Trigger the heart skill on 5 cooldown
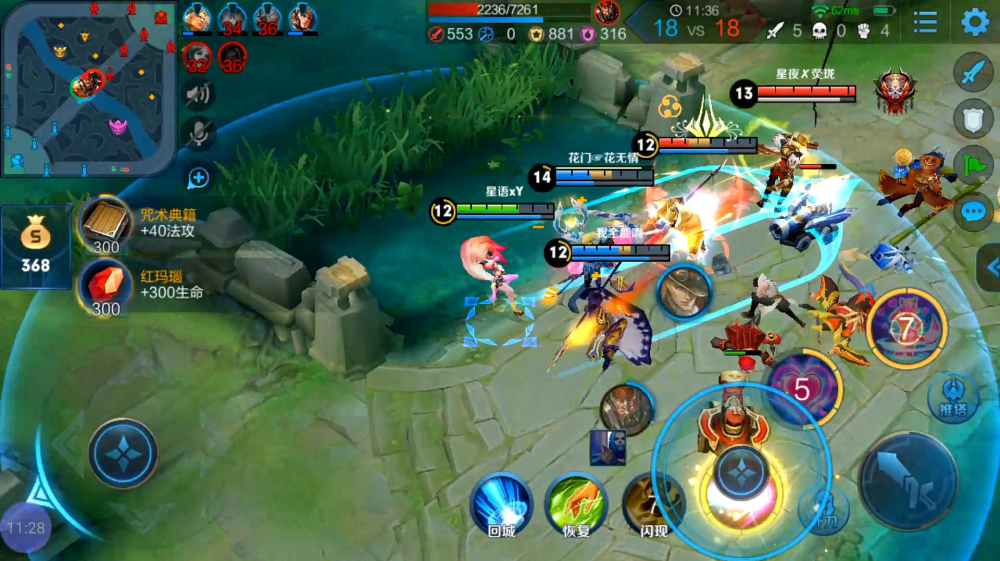 pos(802,386)
